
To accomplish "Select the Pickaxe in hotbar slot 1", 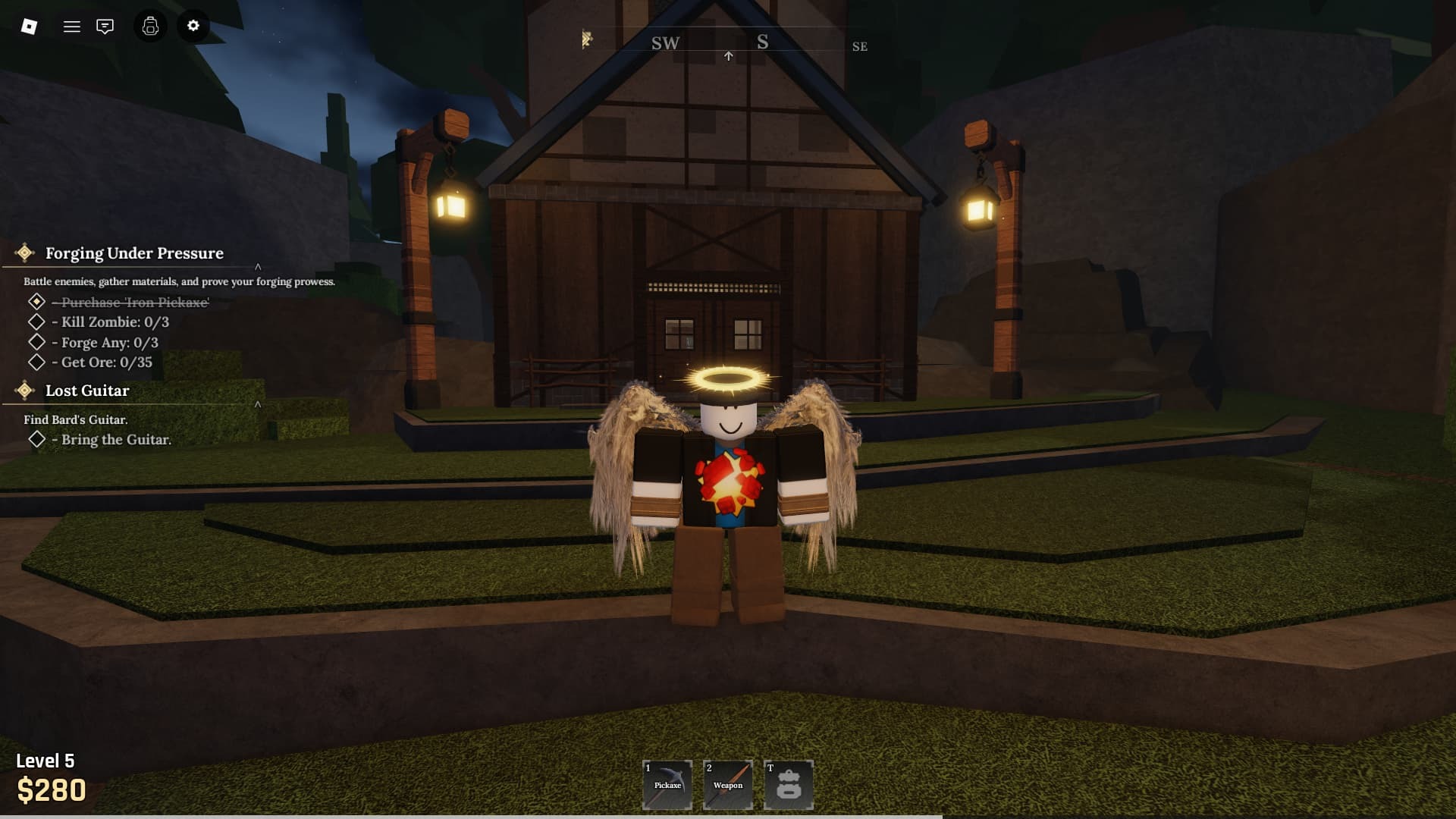I will tap(666, 784).
